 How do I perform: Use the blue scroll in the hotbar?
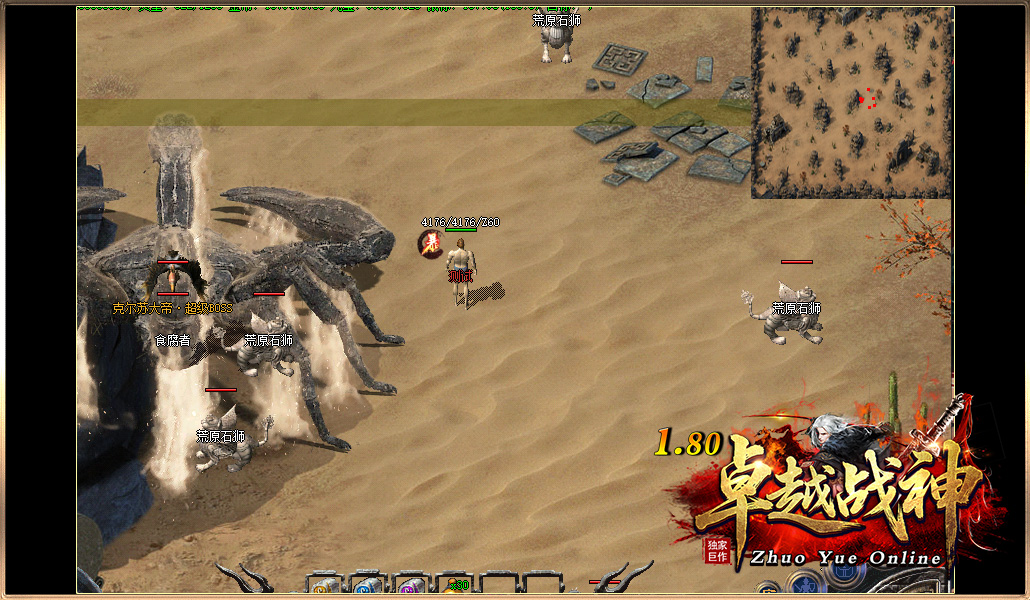pyautogui.click(x=368, y=587)
